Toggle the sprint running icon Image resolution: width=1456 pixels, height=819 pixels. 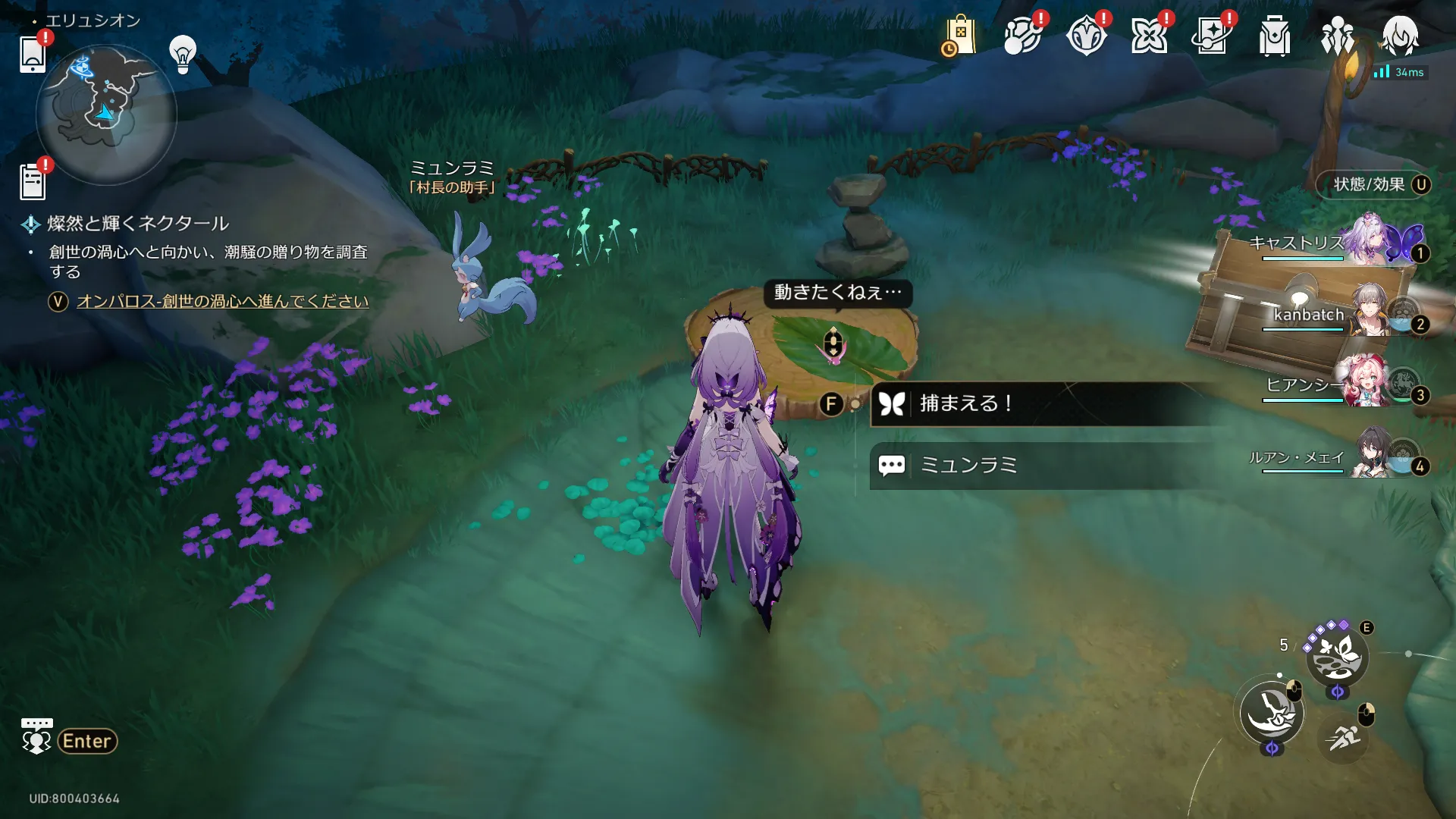(x=1343, y=736)
